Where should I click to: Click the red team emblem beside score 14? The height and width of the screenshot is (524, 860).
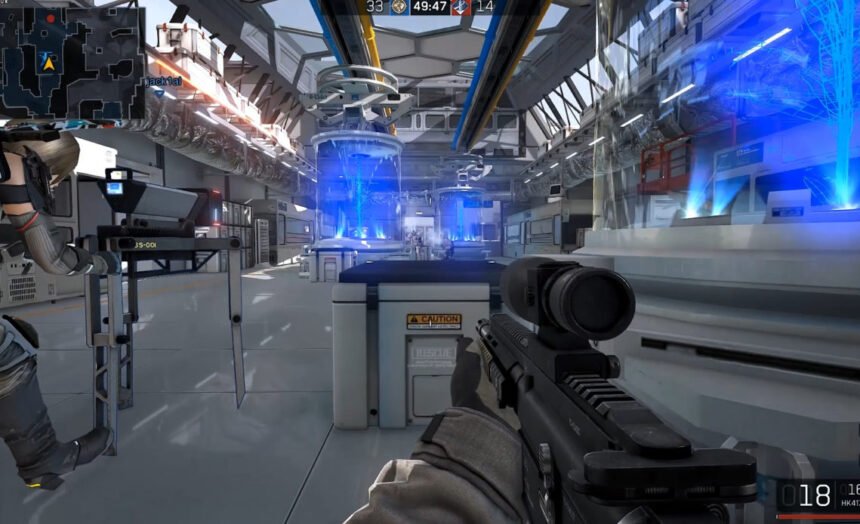[461, 6]
